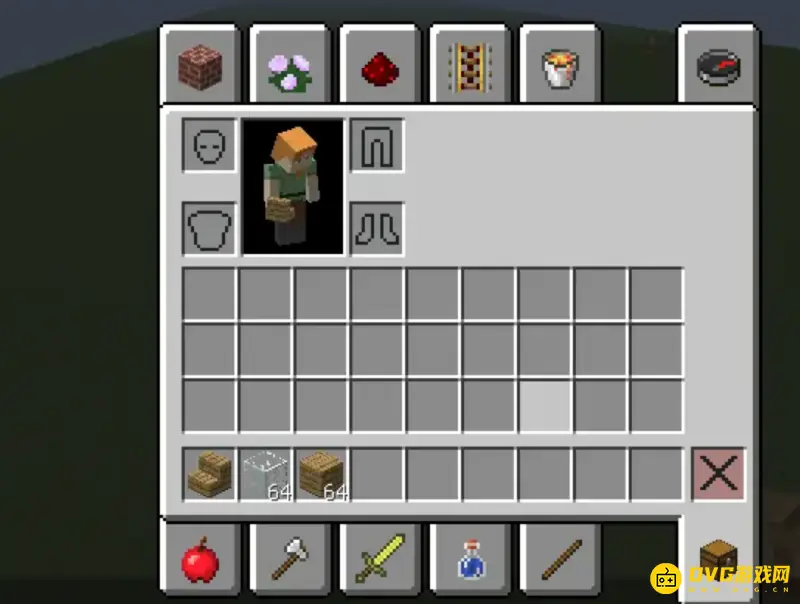Click the X destroy item slot
Image resolution: width=800 pixels, height=604 pixels.
click(x=718, y=474)
